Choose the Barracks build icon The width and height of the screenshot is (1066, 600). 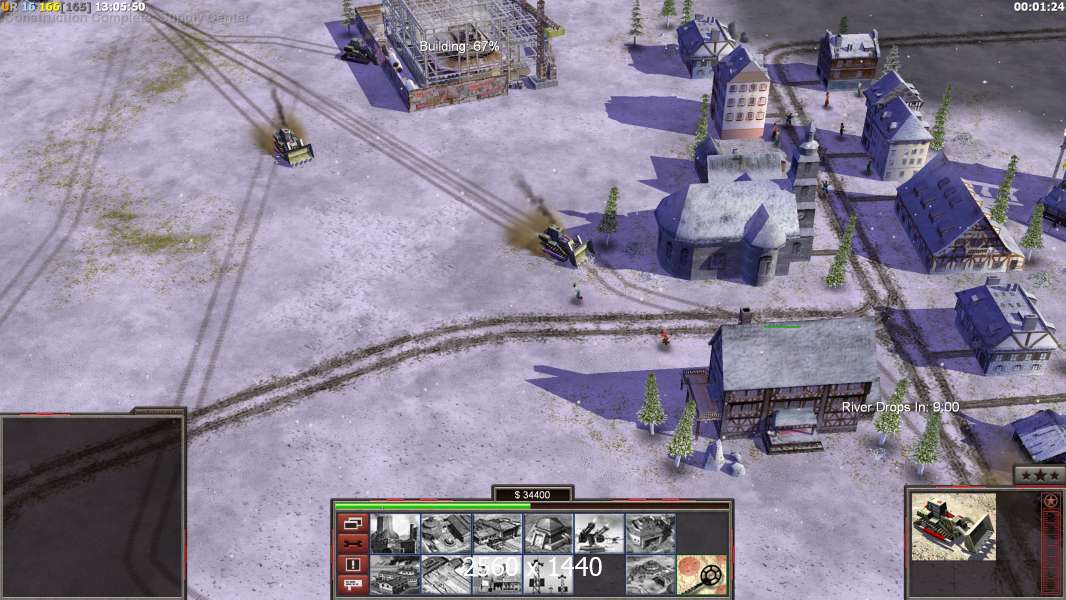(x=446, y=533)
